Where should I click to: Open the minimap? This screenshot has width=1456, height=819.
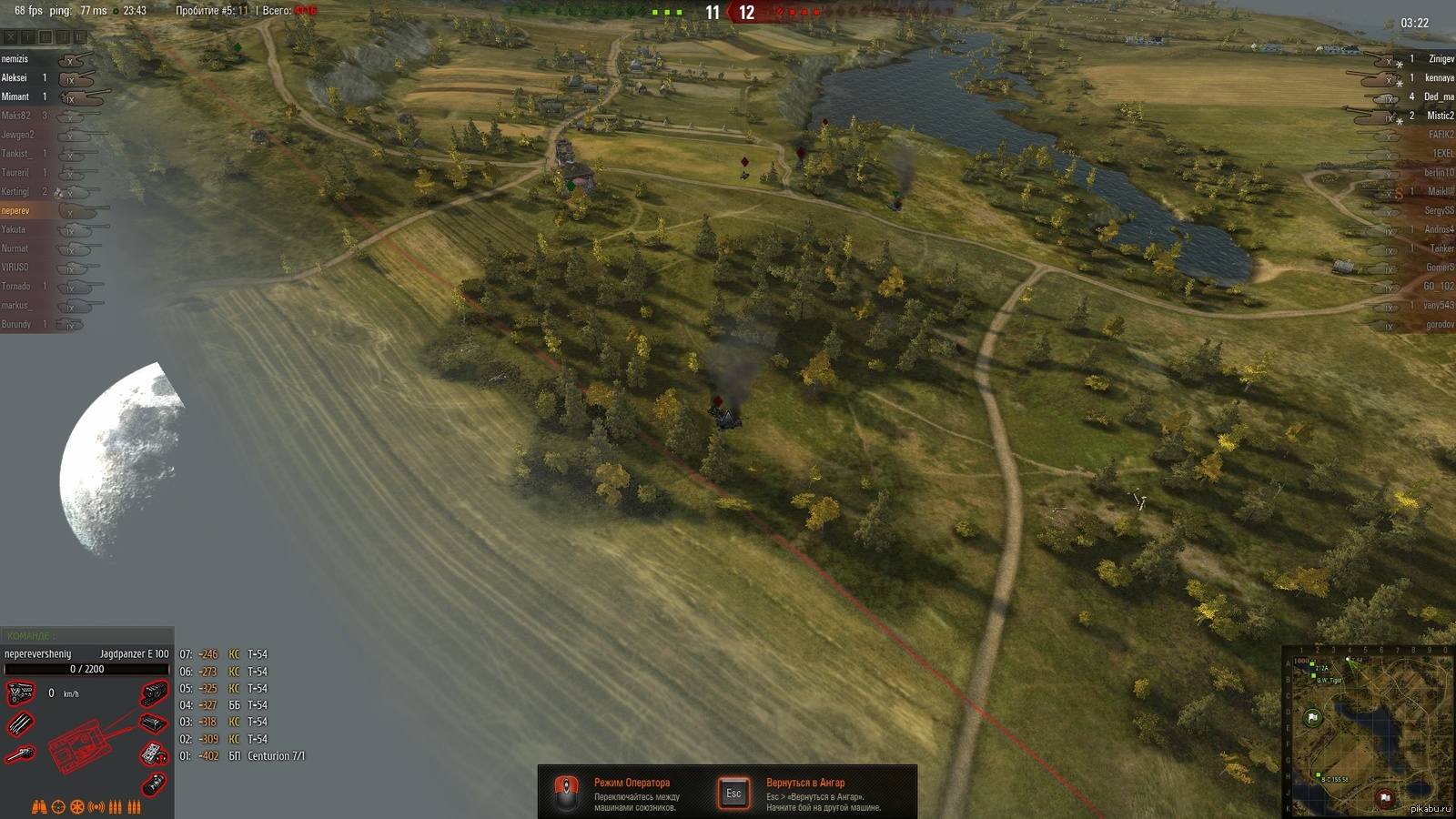(x=1368, y=733)
